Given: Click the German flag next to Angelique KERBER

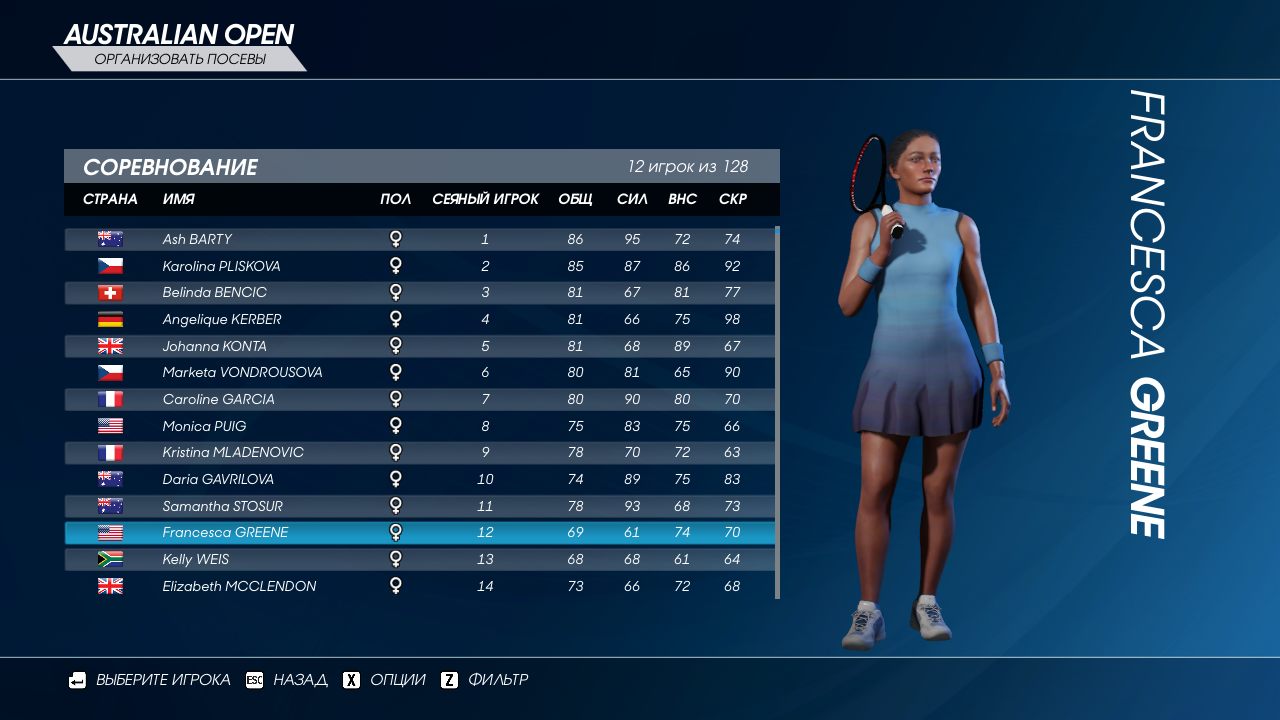Looking at the screenshot, I should (x=110, y=318).
